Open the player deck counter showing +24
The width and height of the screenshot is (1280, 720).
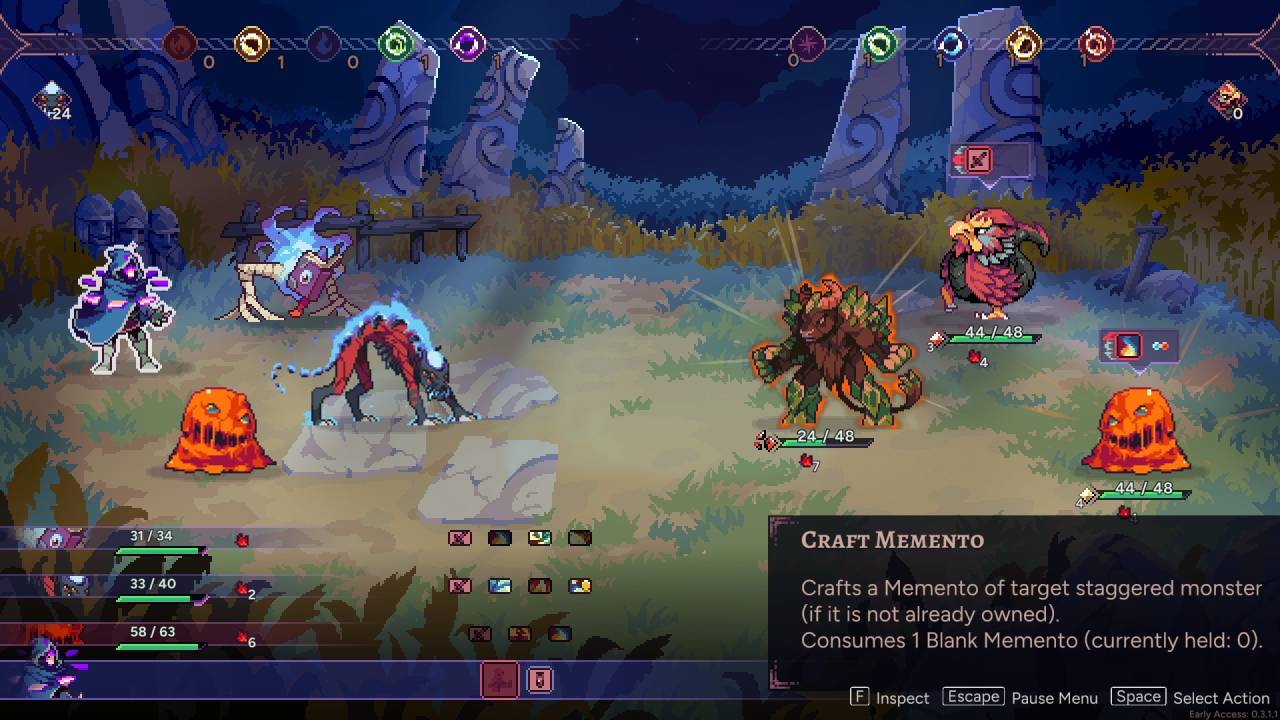51,100
